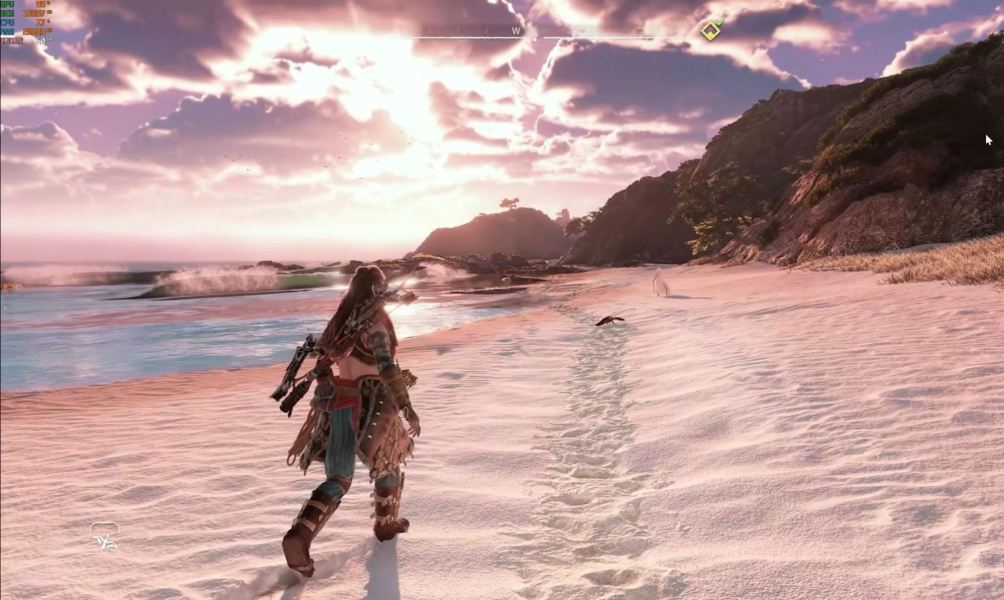Click the faint tool slot icon above the sand

(104, 536)
